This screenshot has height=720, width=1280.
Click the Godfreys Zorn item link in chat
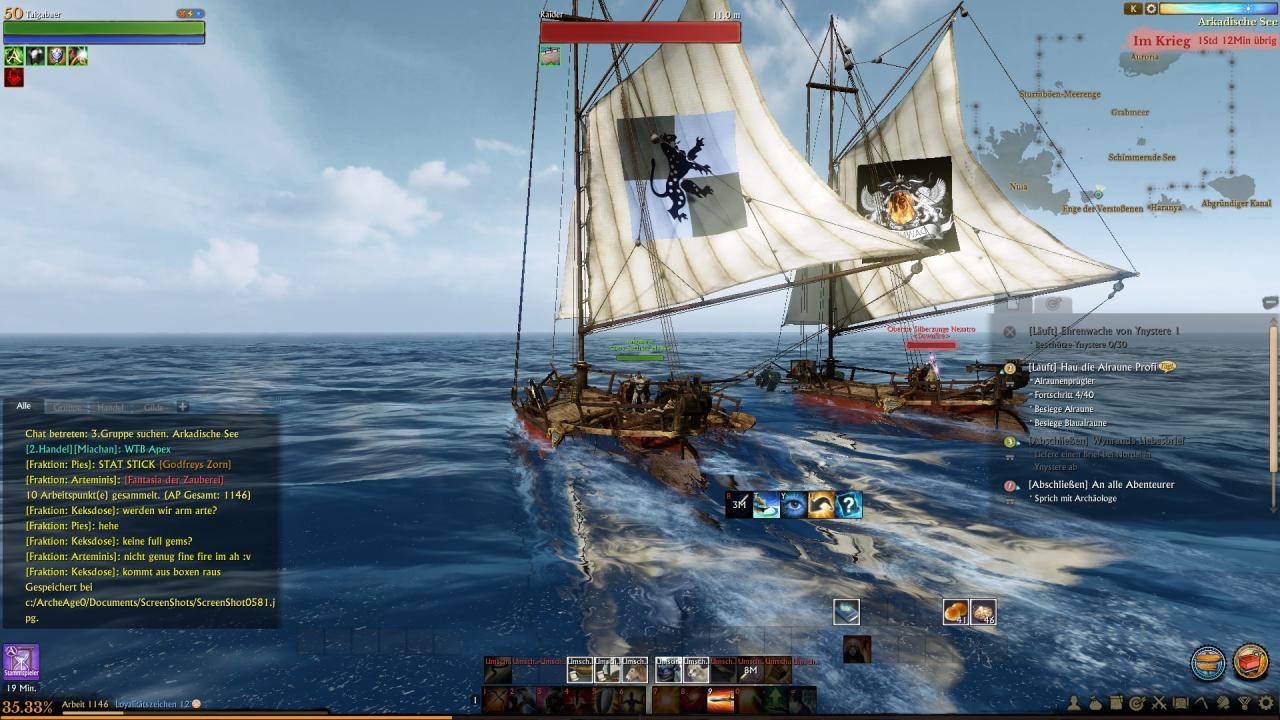point(196,464)
